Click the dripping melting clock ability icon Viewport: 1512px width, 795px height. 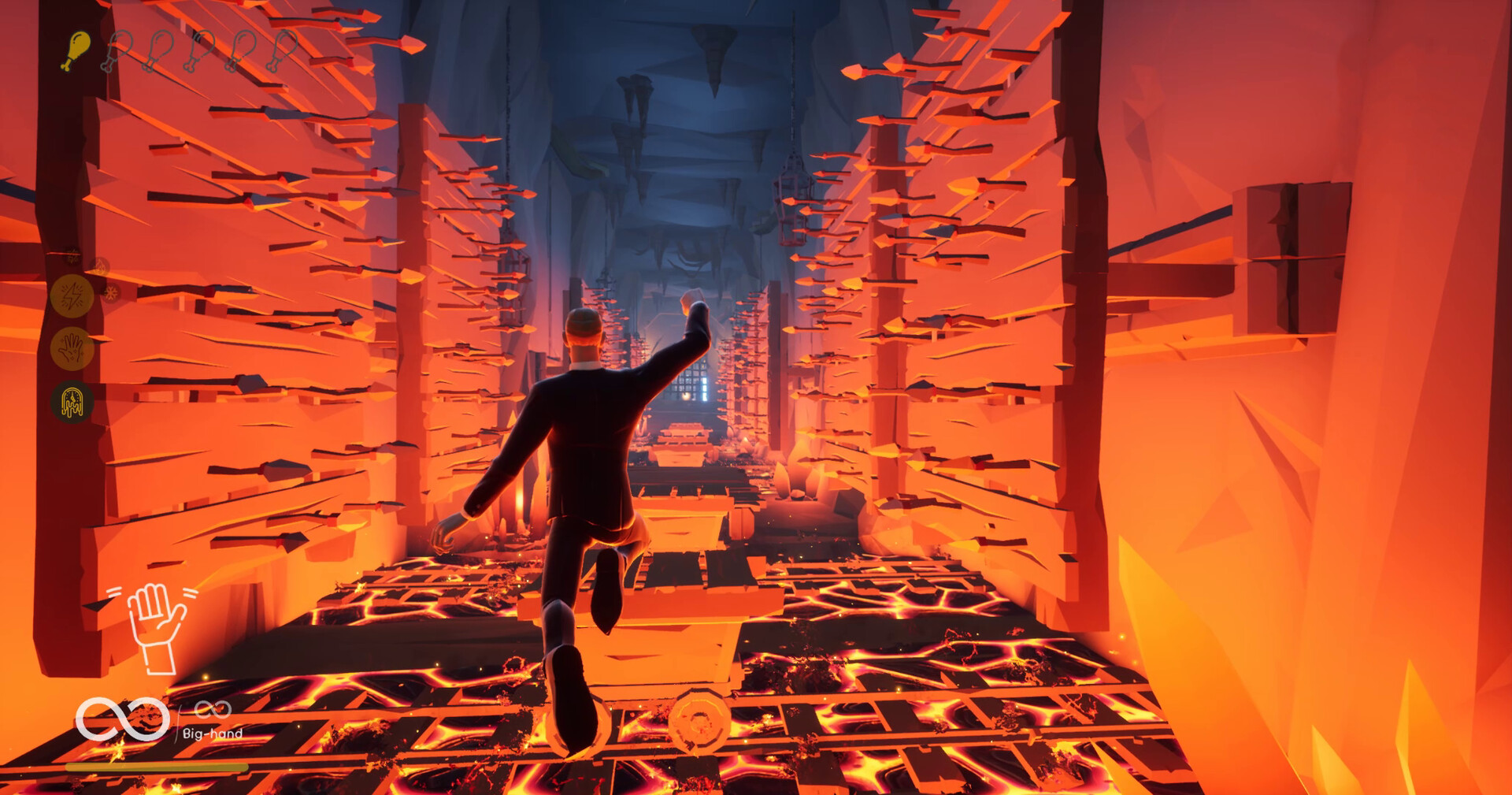[x=73, y=402]
